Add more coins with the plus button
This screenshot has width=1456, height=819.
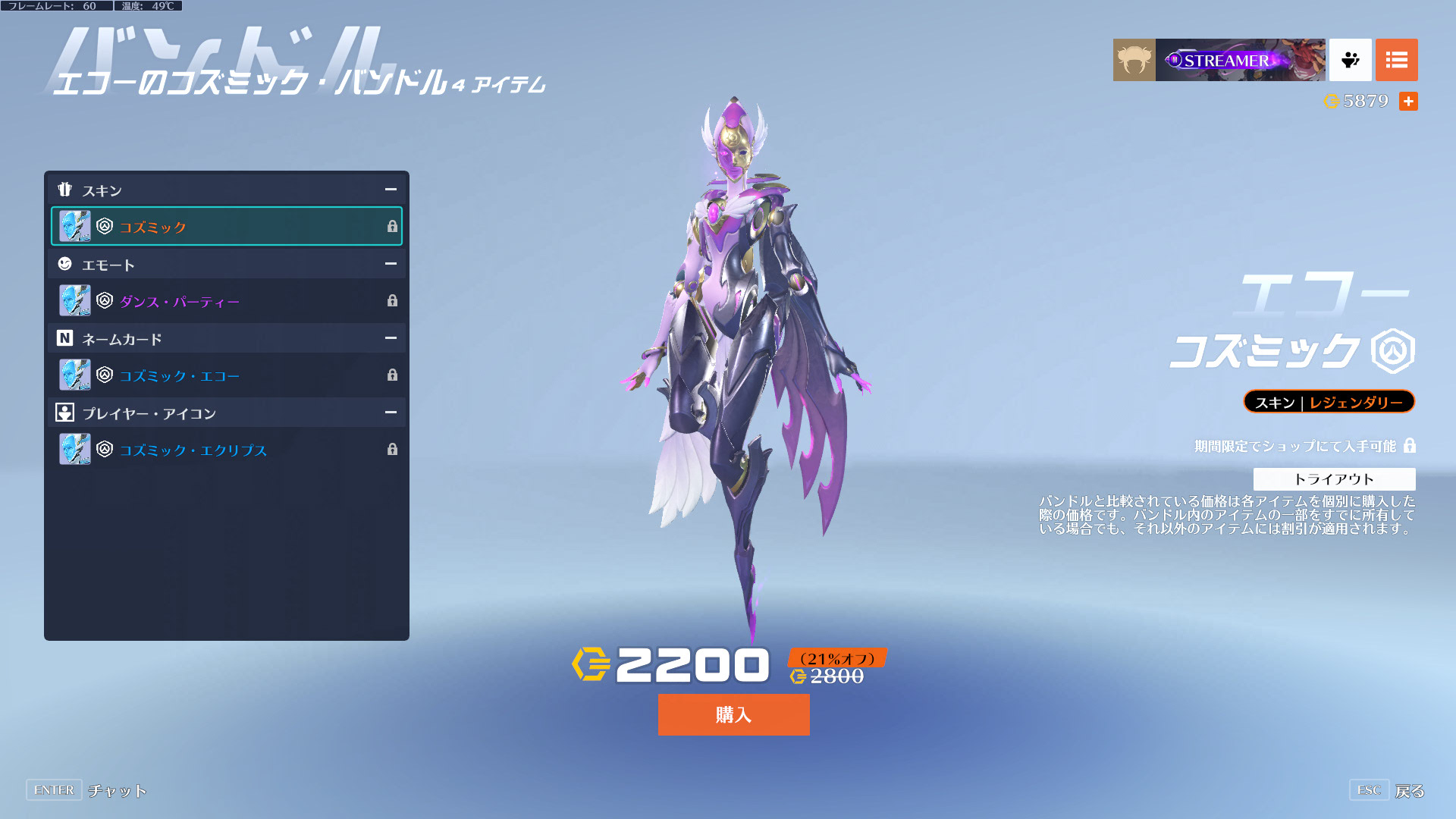(x=1408, y=101)
